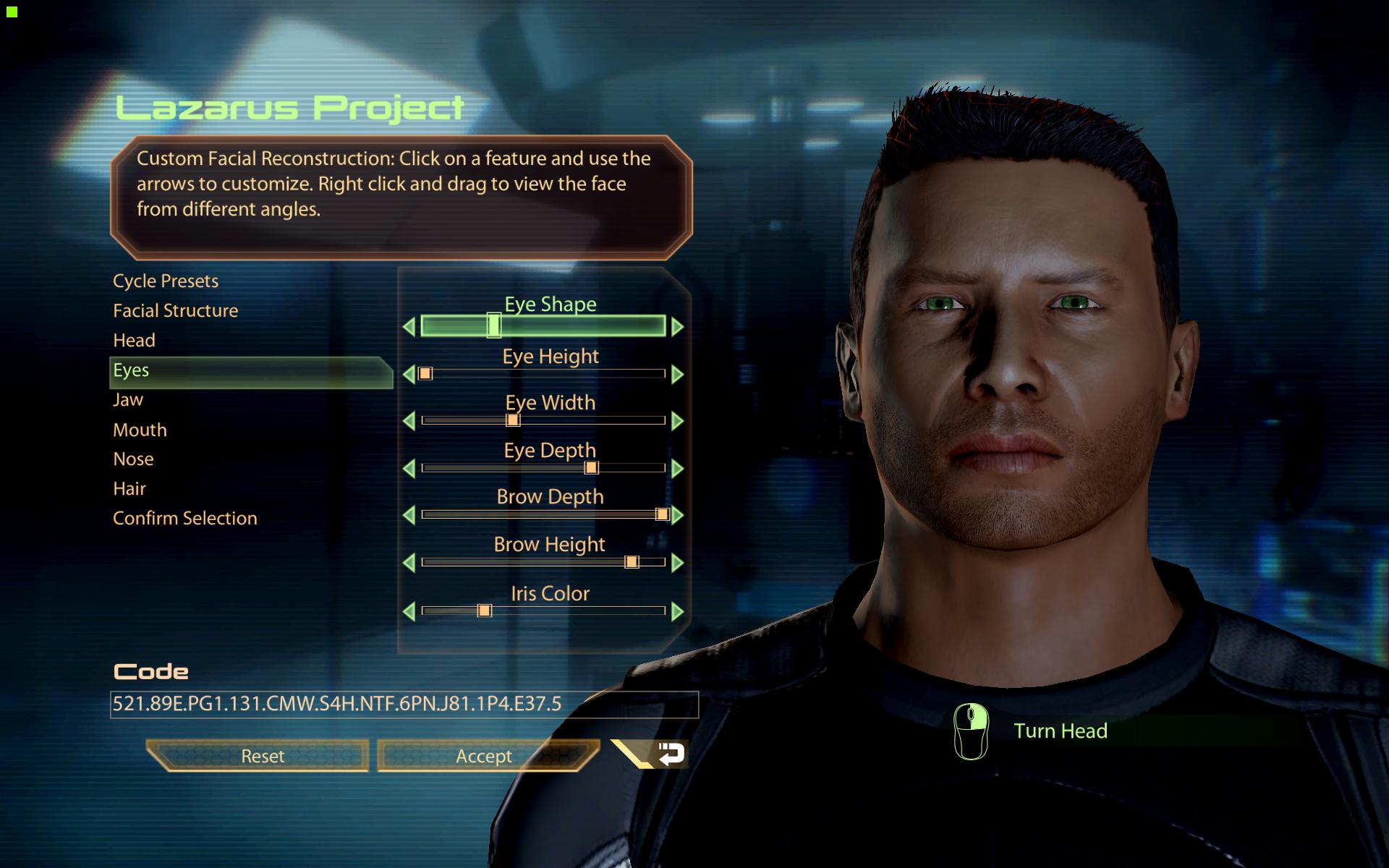Viewport: 1389px width, 868px height.
Task: Click the Reset button
Action: (262, 756)
